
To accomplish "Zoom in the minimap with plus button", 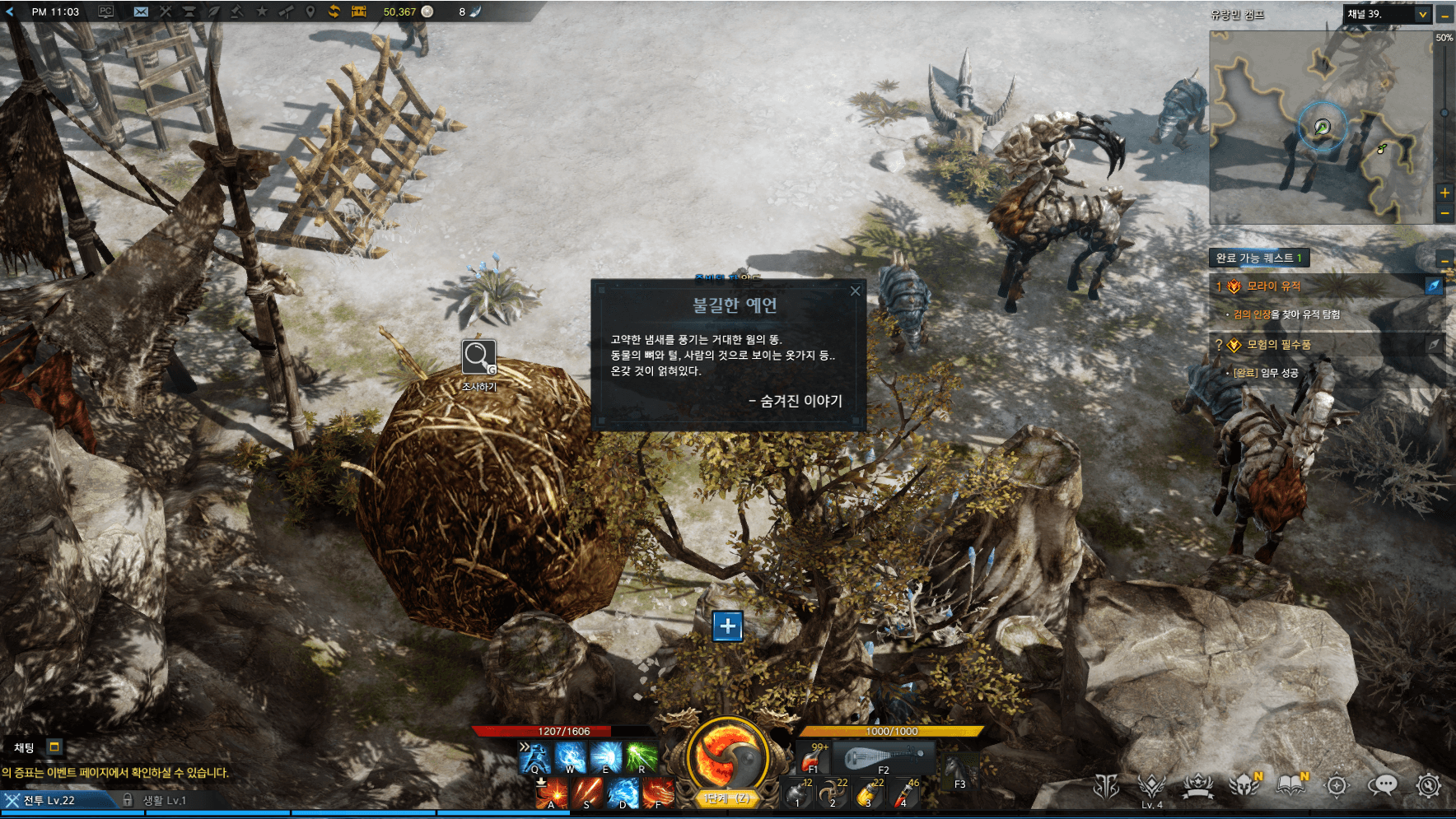I will click(x=1444, y=193).
